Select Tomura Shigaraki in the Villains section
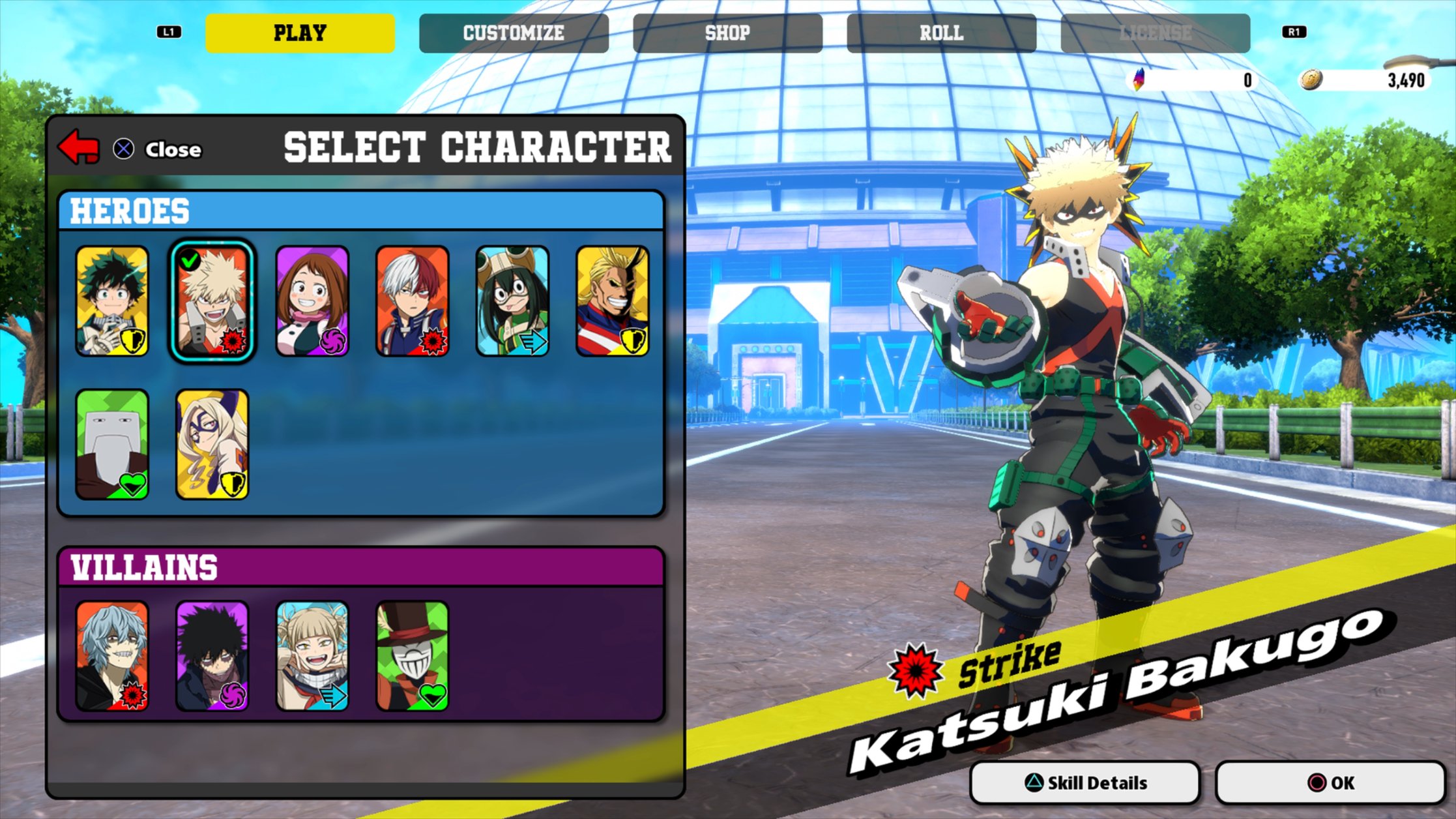Image resolution: width=1456 pixels, height=819 pixels. point(113,655)
